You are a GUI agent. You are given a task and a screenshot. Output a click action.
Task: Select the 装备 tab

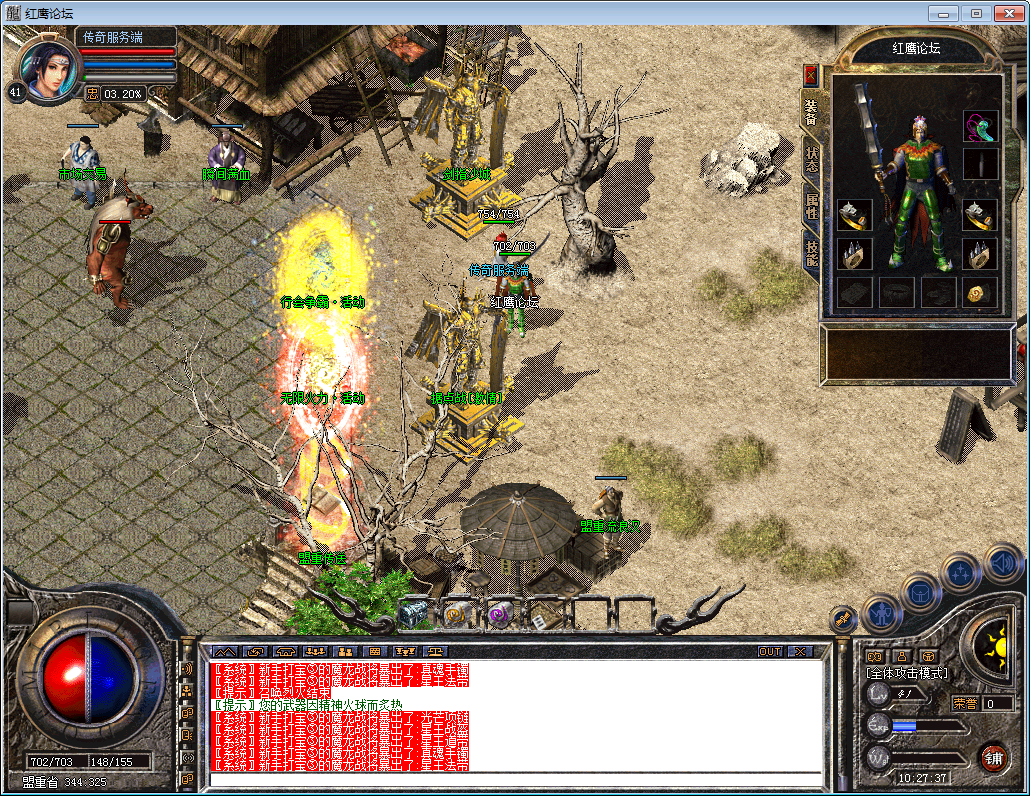click(x=811, y=114)
